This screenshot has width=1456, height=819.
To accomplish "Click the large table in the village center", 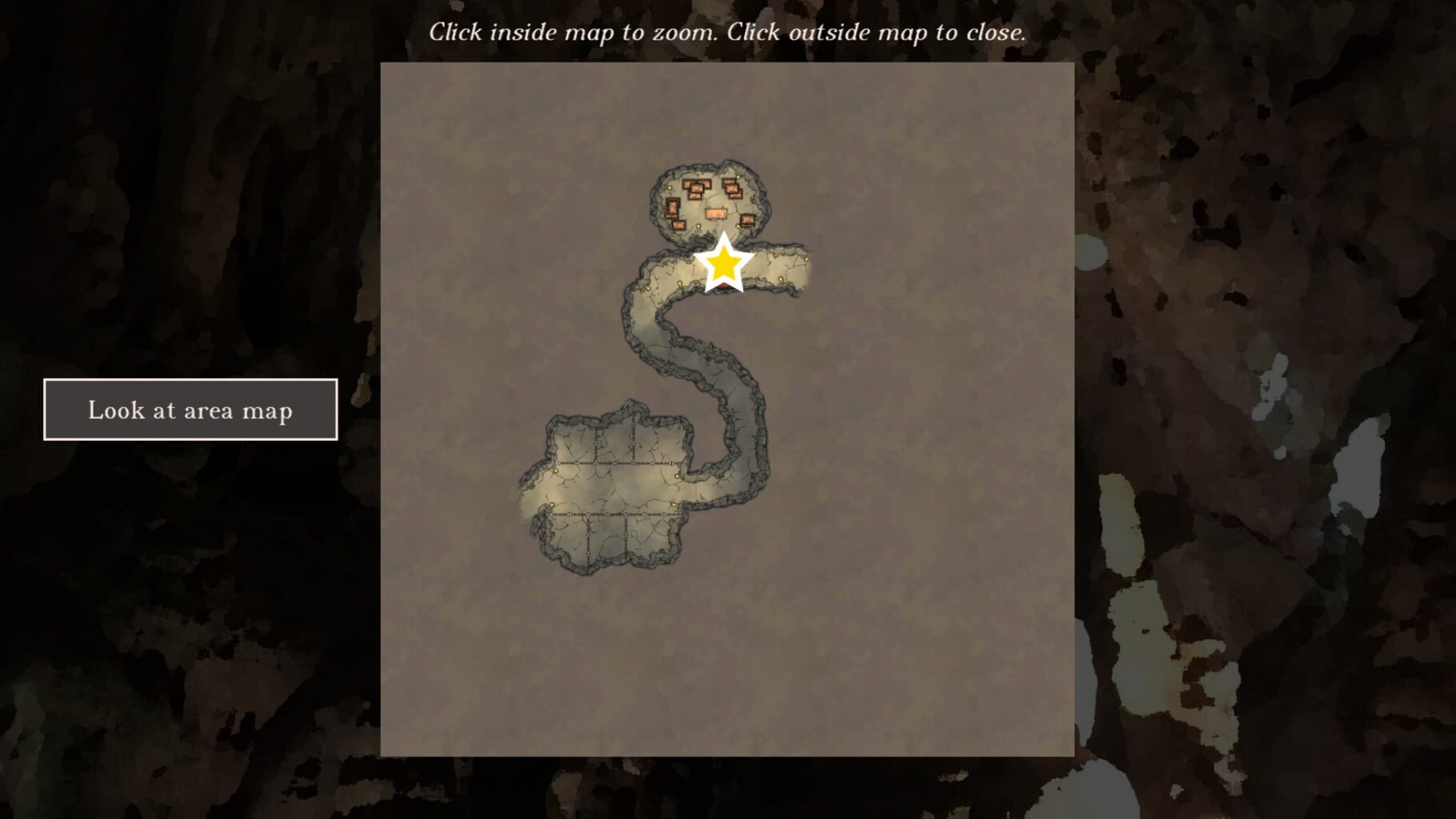I will 717,213.
